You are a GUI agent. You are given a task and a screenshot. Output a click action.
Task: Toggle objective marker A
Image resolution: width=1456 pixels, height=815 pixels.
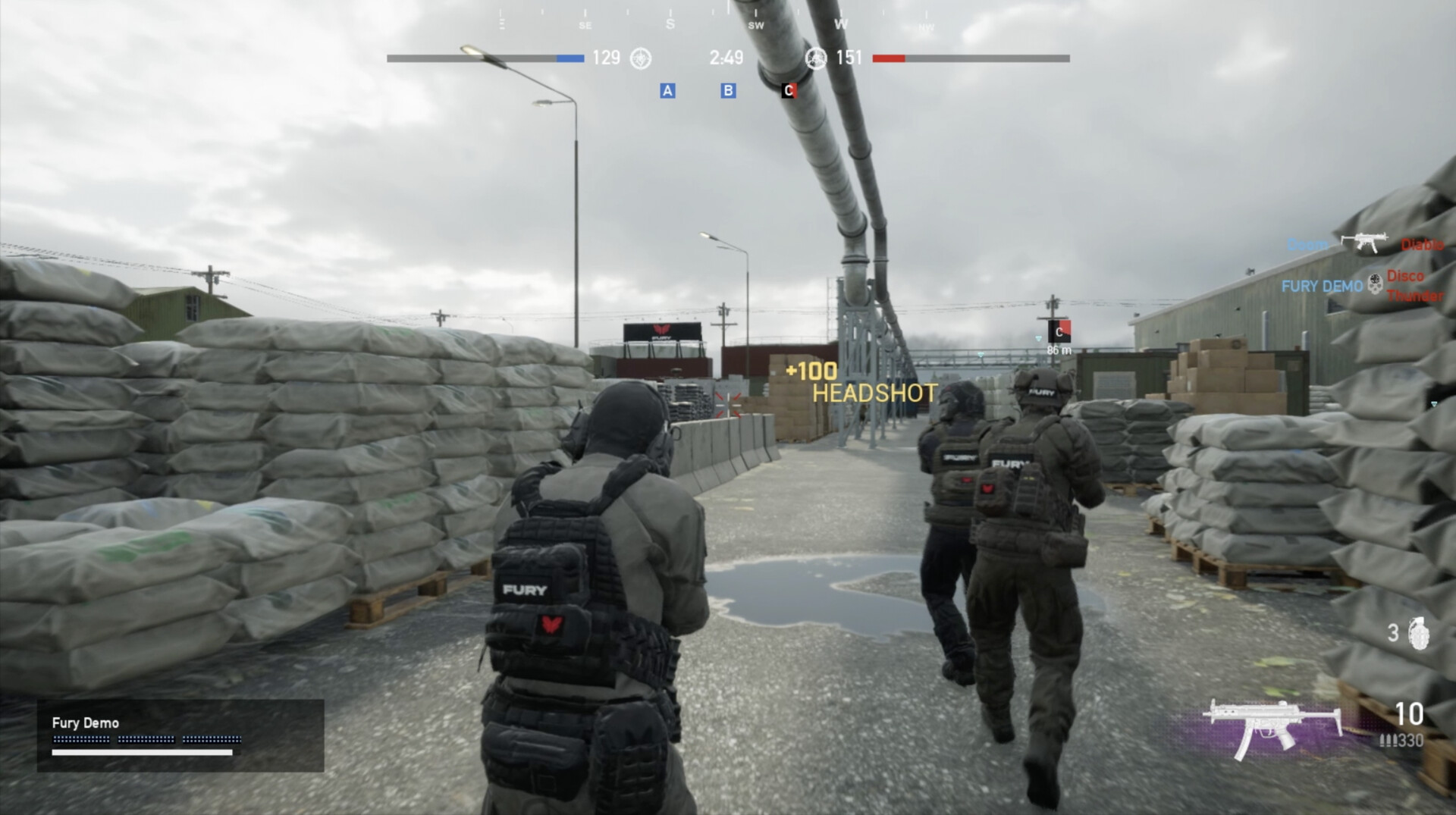tap(667, 91)
